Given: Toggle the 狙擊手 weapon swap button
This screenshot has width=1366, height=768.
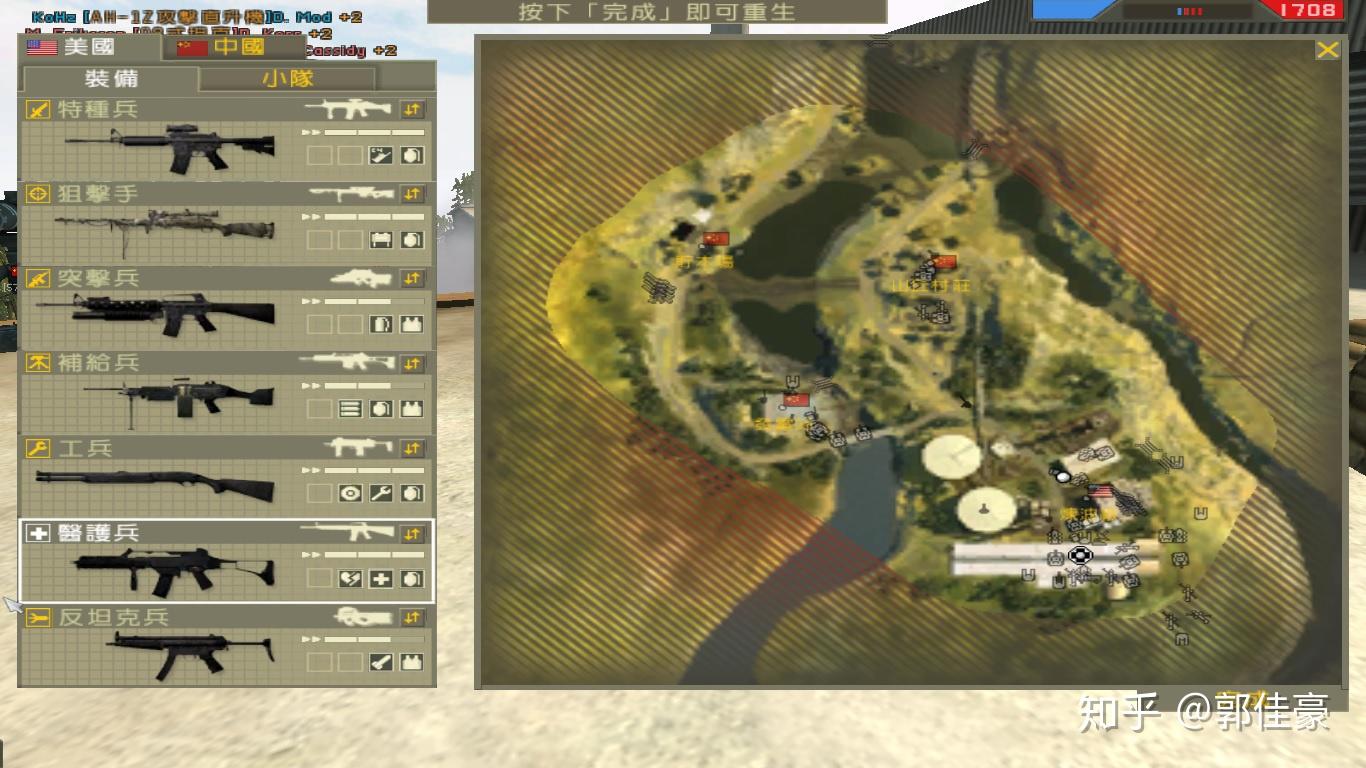Looking at the screenshot, I should pos(412,194).
